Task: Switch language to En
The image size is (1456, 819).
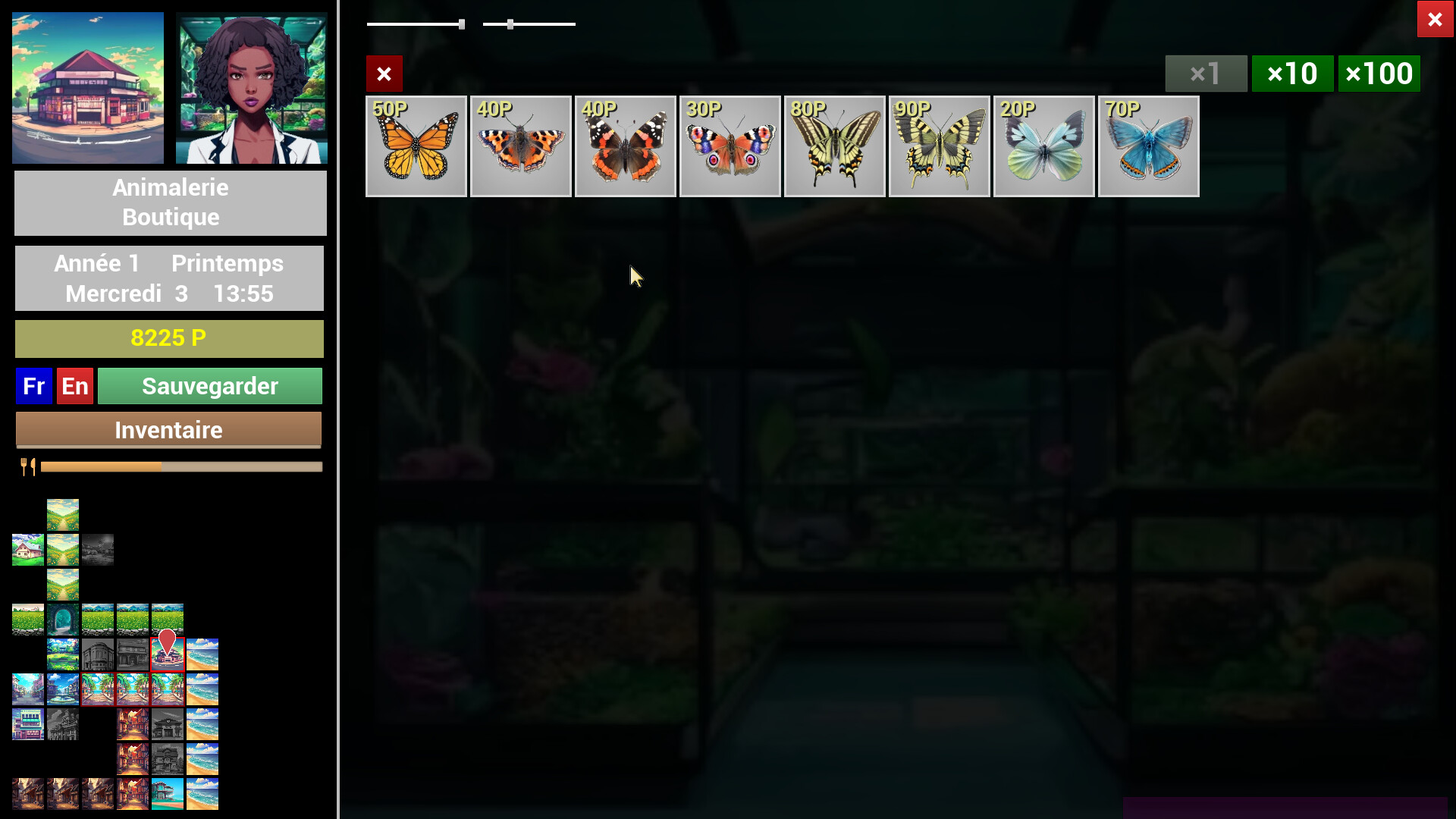Action: point(74,386)
